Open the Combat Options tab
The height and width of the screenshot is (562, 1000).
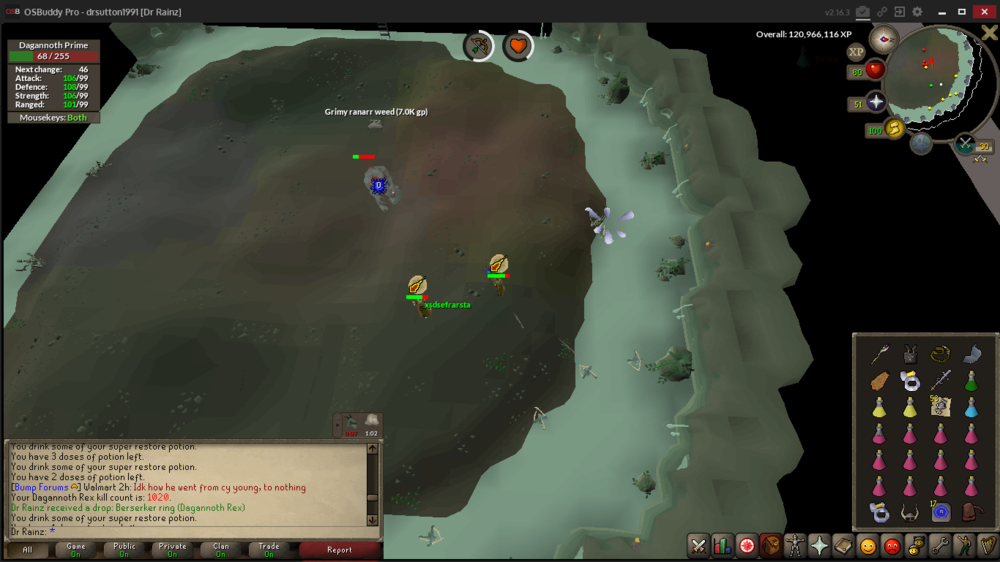pyautogui.click(x=698, y=546)
